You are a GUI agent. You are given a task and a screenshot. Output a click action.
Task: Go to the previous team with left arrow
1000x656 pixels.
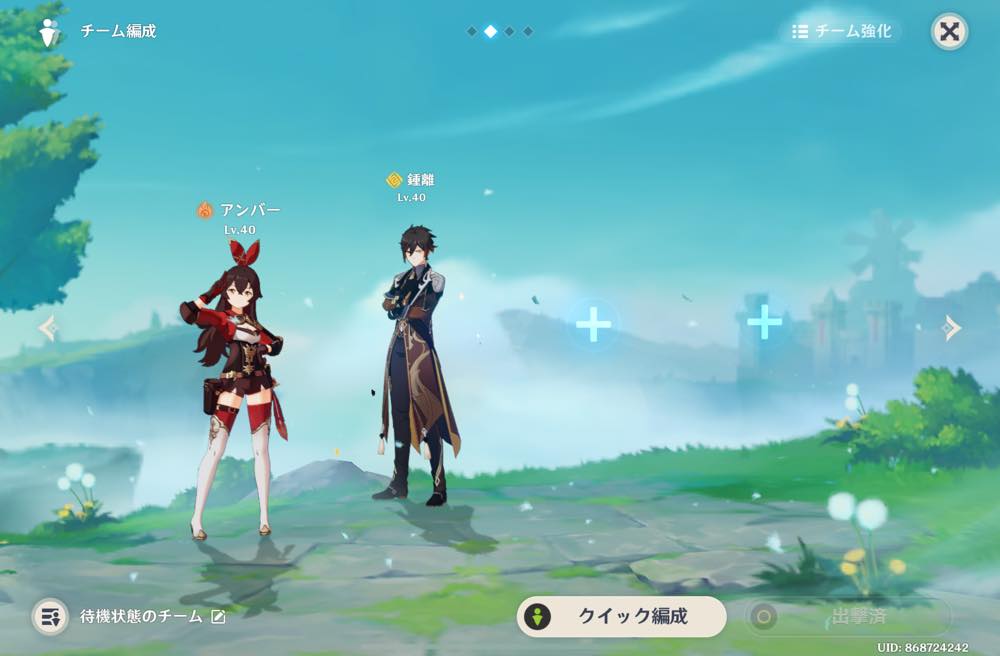tap(47, 328)
